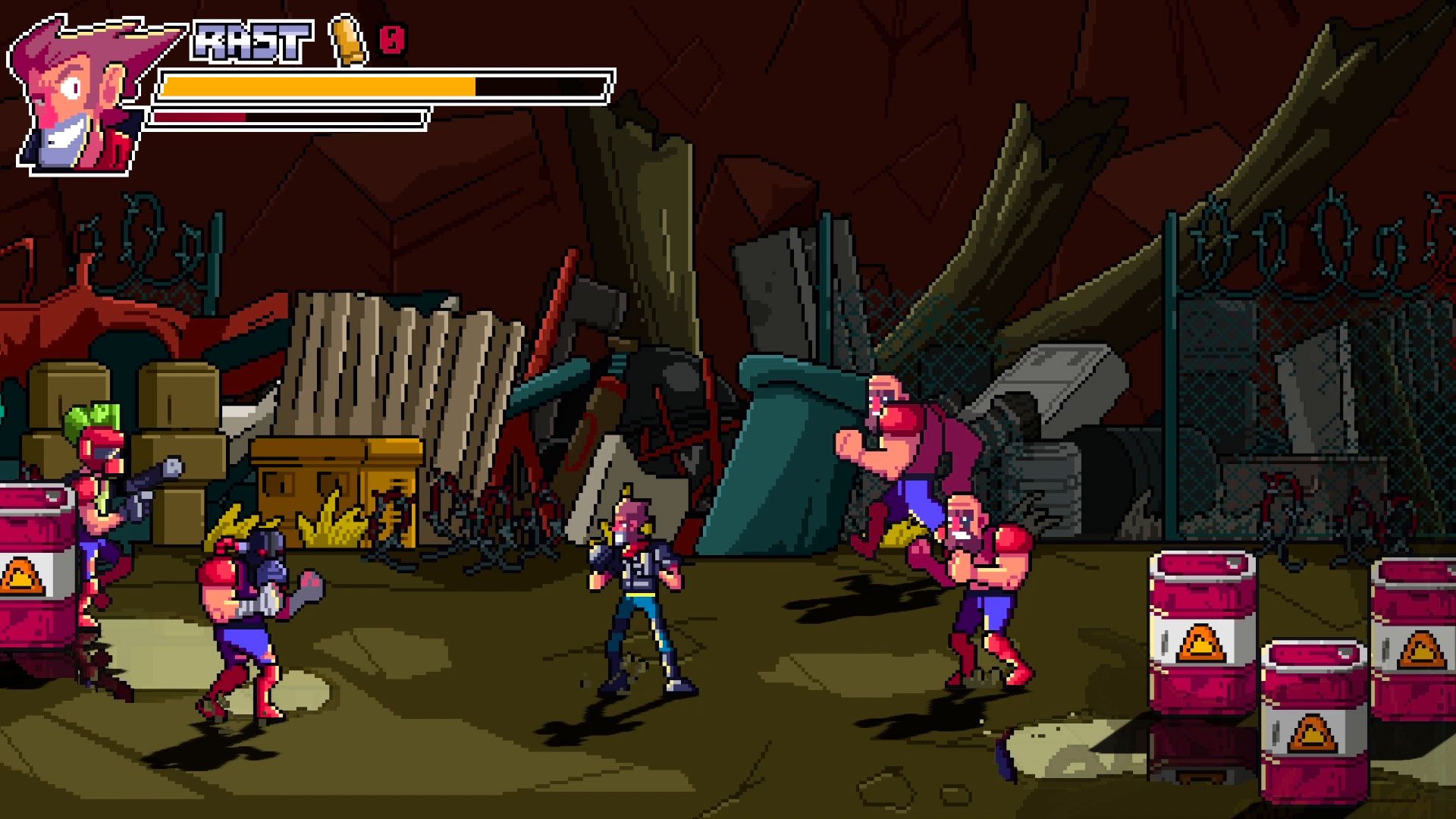Select the bullet ammo icon
Screen dimensions: 1456x819
click(x=348, y=40)
